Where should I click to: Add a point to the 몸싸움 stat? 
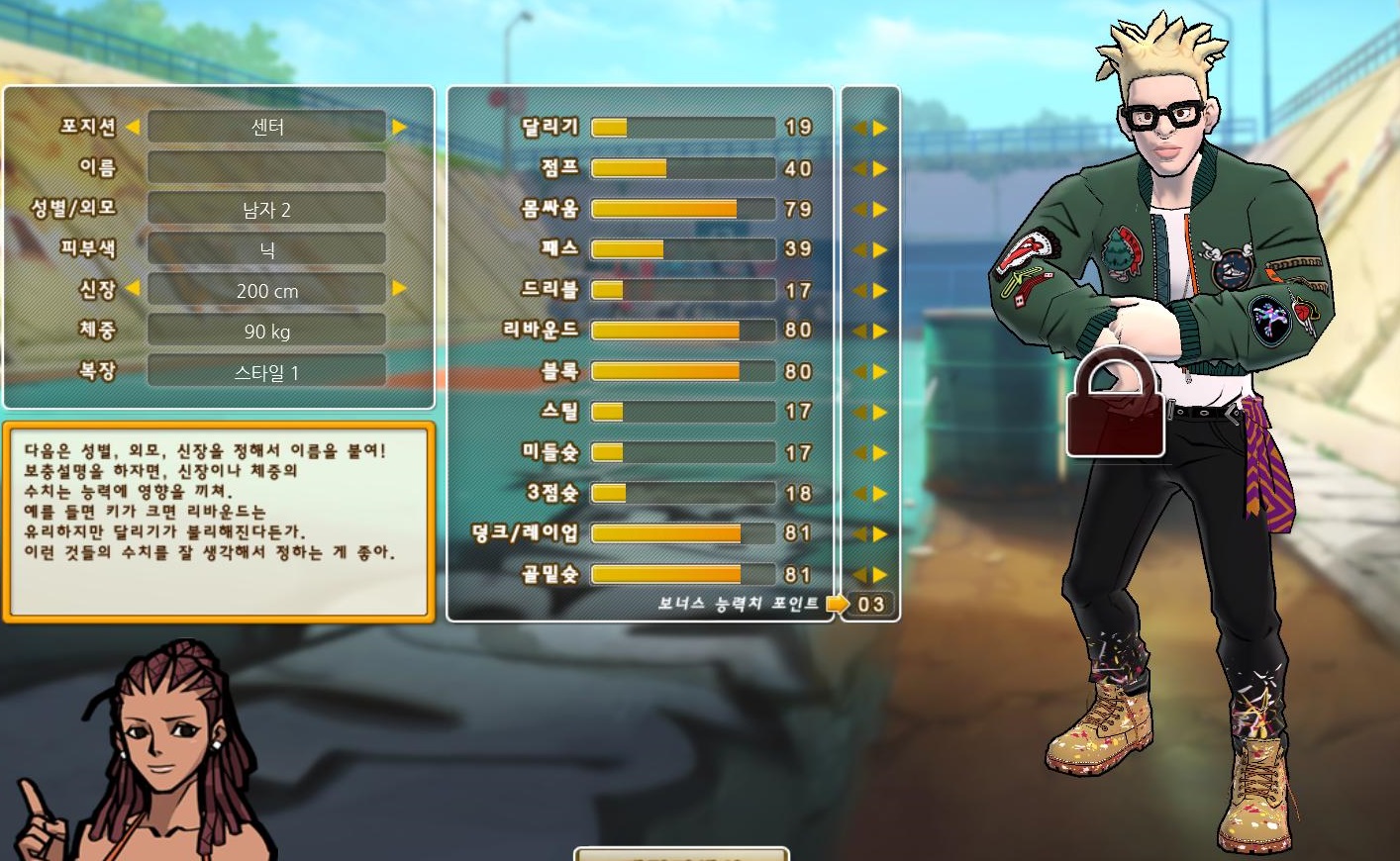click(x=880, y=210)
